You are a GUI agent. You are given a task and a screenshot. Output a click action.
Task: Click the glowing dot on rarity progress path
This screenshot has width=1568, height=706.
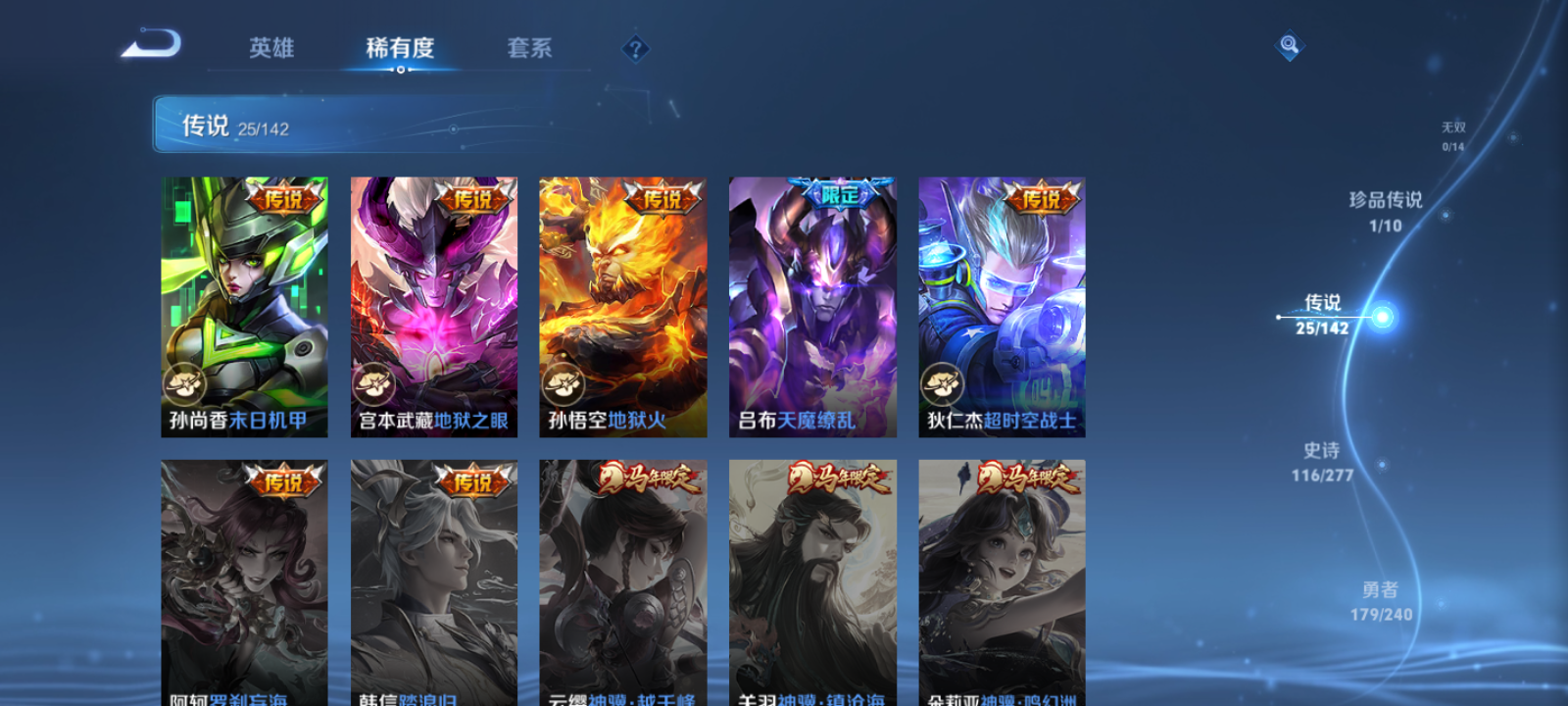(x=1381, y=316)
